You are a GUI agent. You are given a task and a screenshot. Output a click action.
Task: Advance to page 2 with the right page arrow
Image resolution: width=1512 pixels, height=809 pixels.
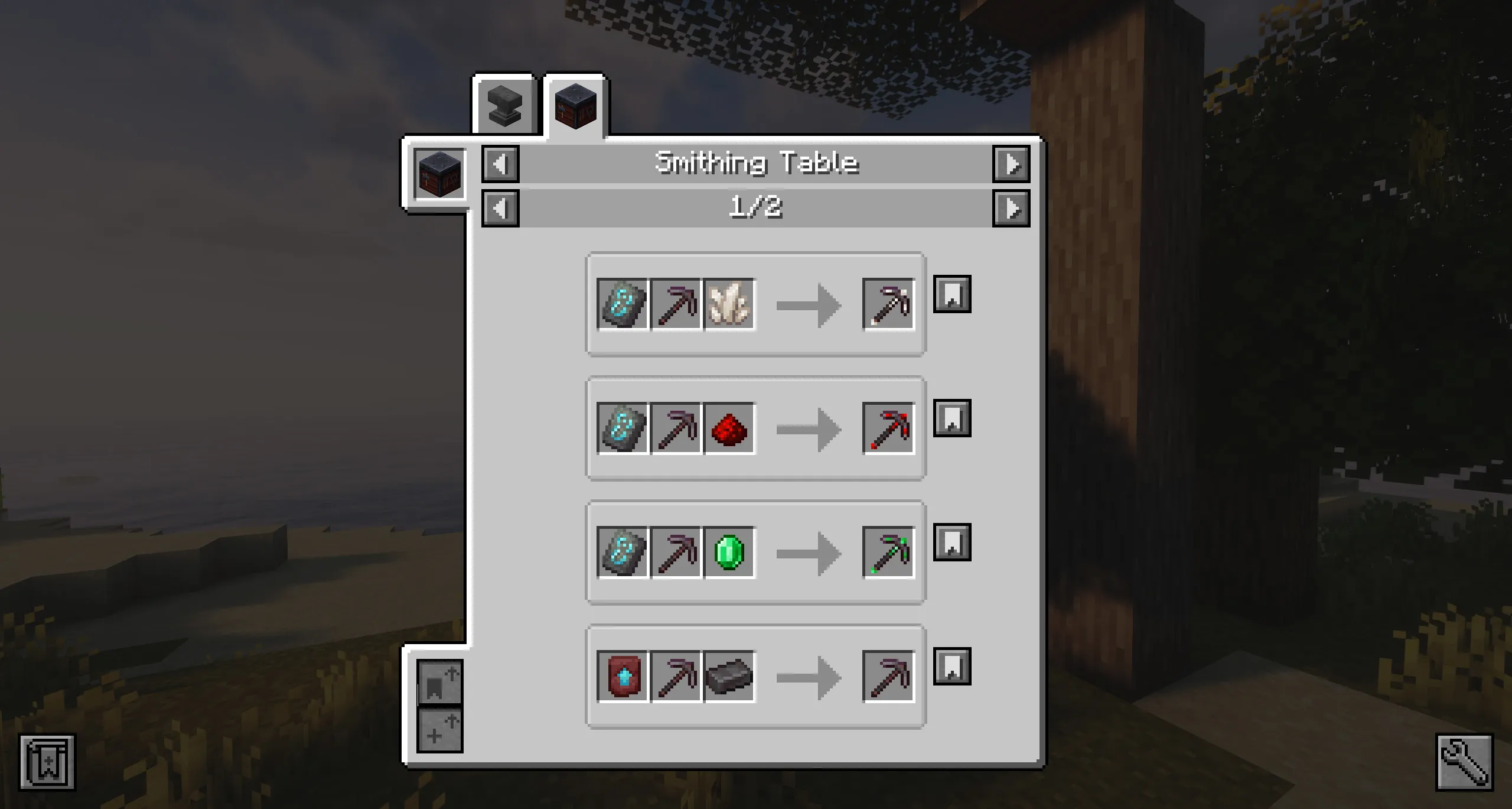coord(1012,207)
